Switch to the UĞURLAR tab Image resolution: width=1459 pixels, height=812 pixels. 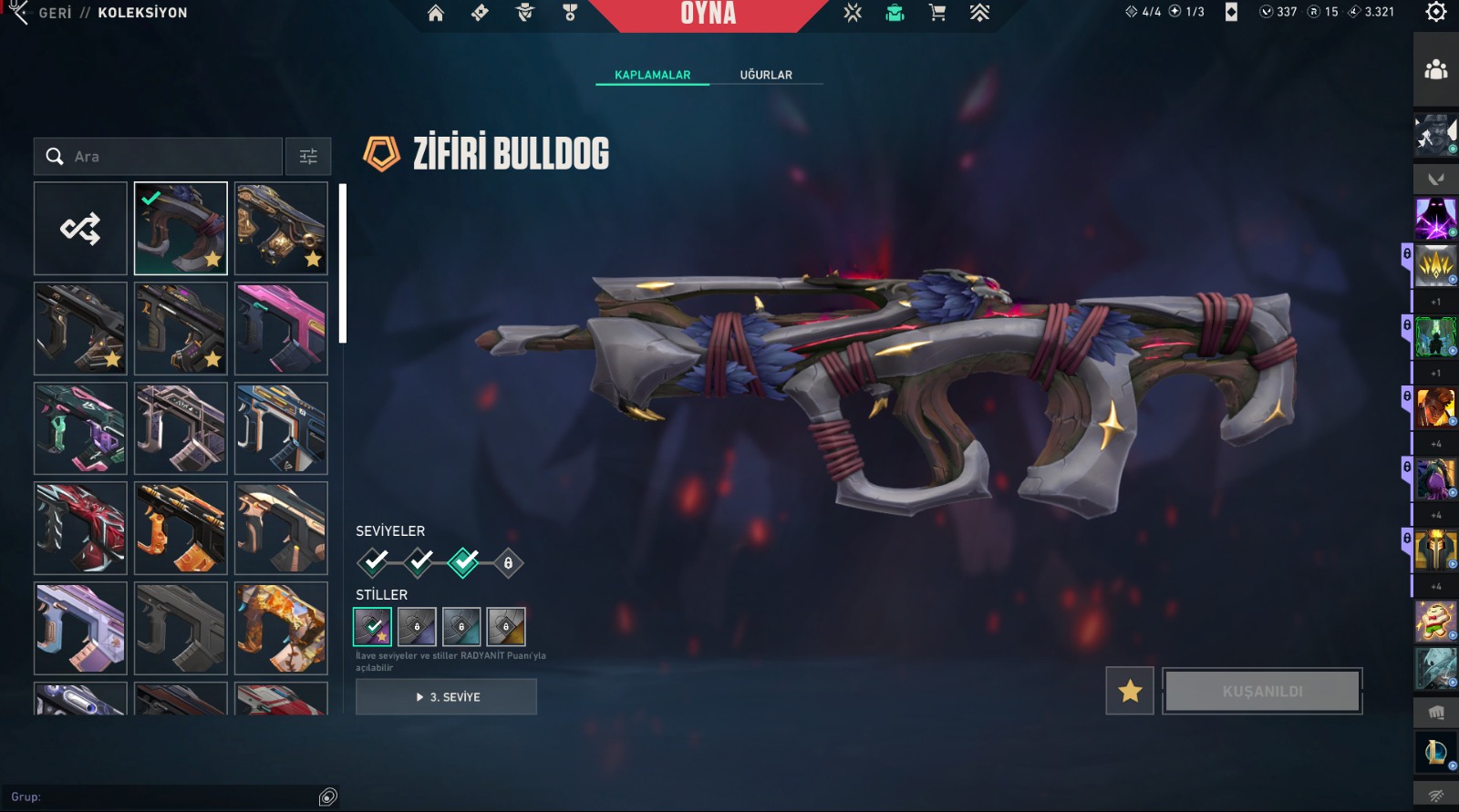[766, 75]
